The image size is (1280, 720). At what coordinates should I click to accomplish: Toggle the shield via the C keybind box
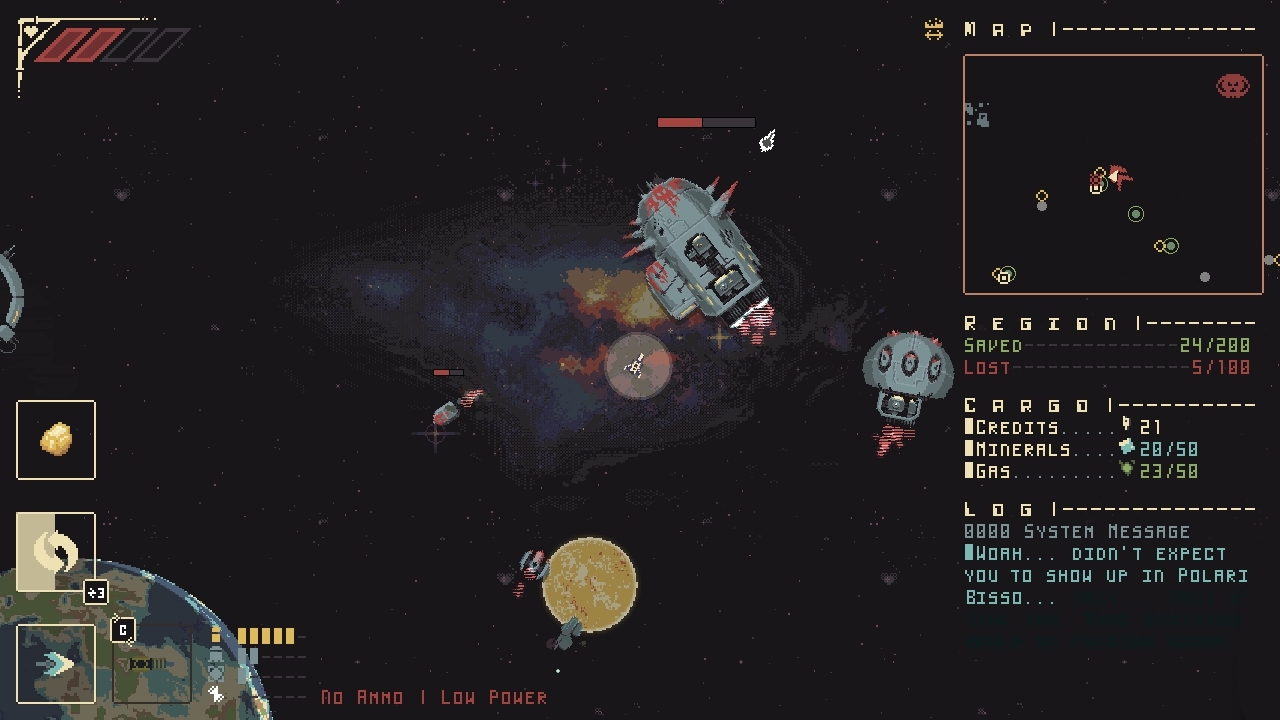tap(123, 631)
